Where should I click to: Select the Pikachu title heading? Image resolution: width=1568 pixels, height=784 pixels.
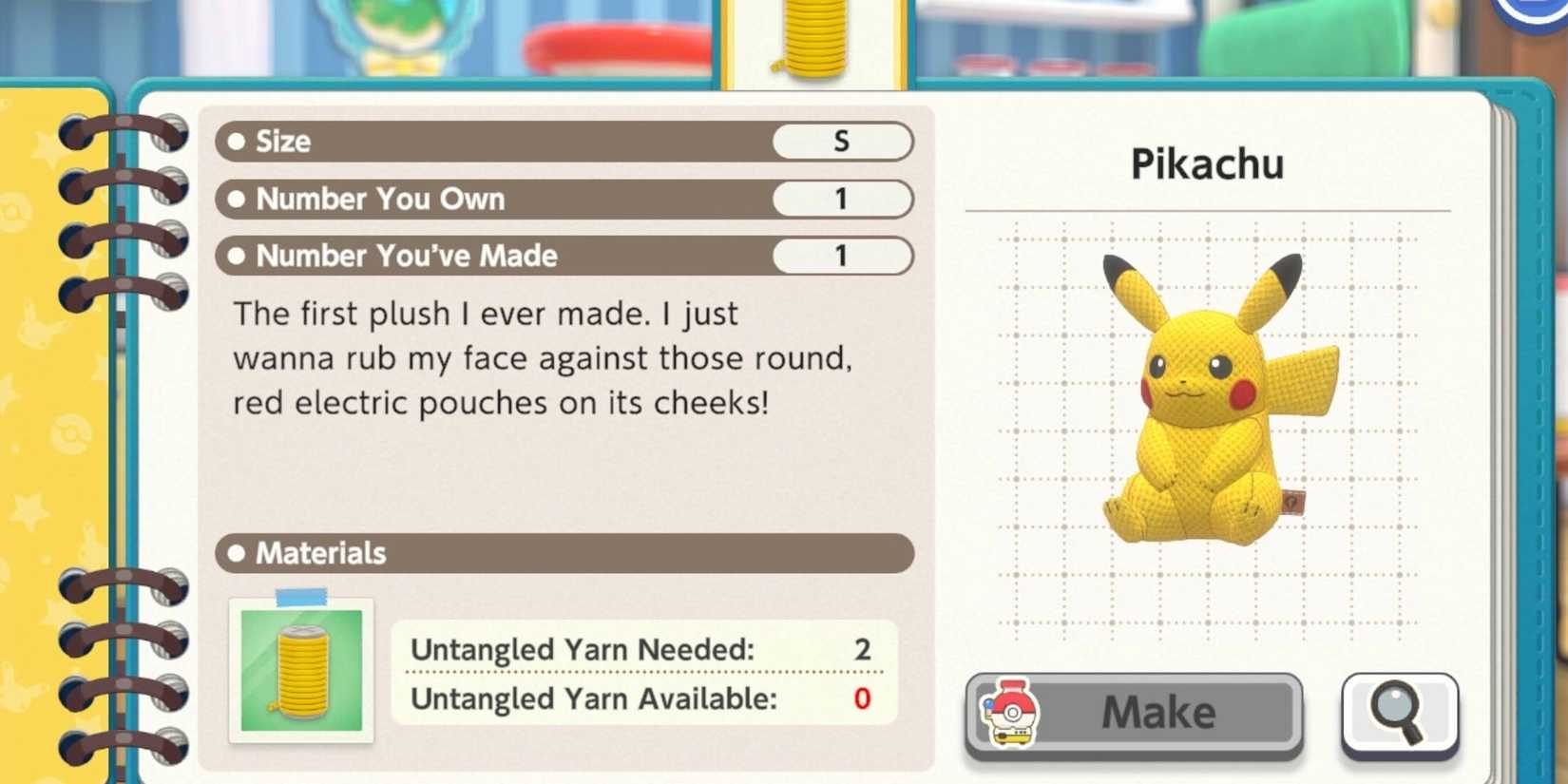click(x=1207, y=163)
